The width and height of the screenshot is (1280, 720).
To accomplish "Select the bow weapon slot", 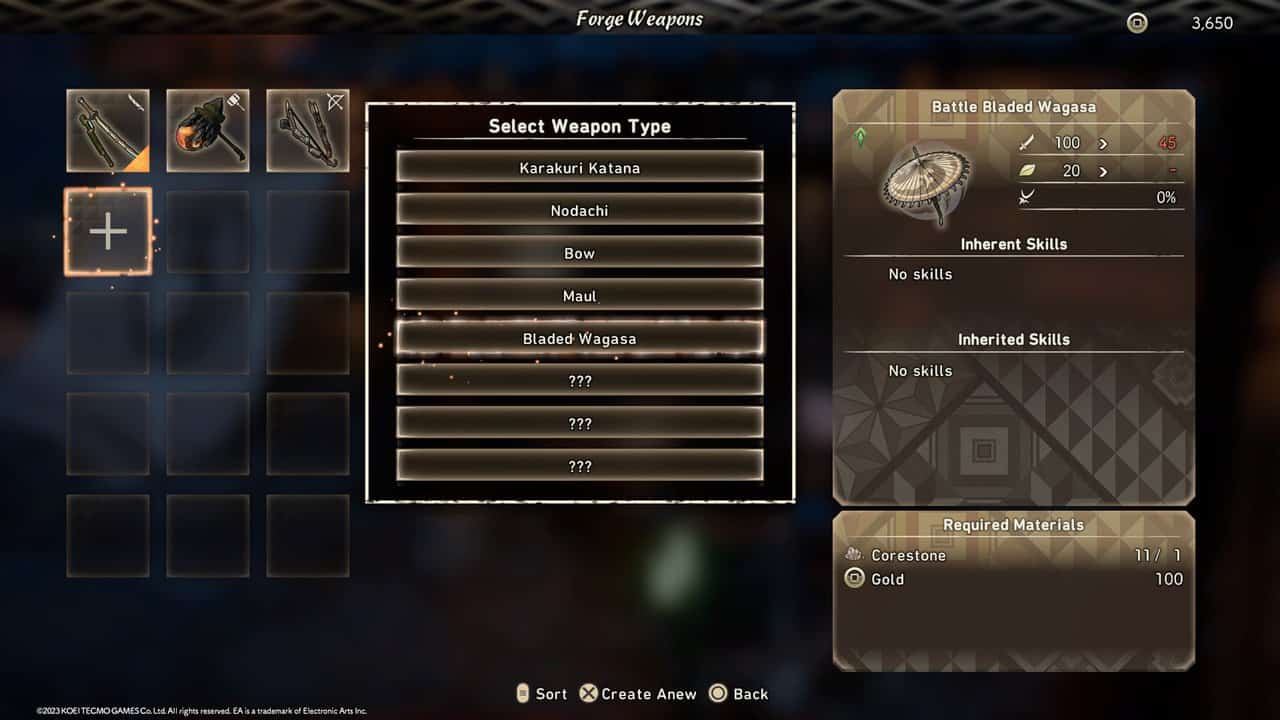I will pyautogui.click(x=308, y=131).
